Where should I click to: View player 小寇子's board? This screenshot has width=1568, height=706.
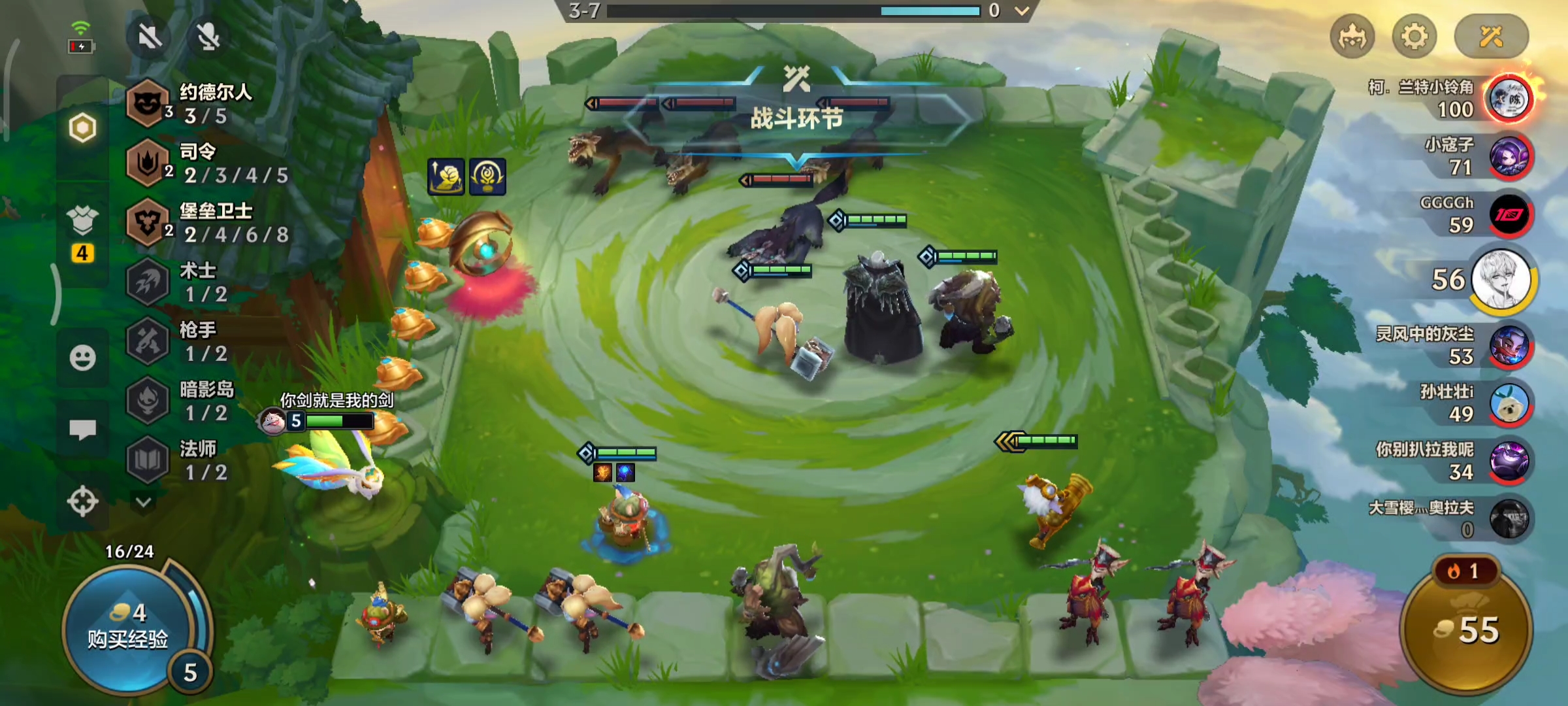click(x=1508, y=157)
